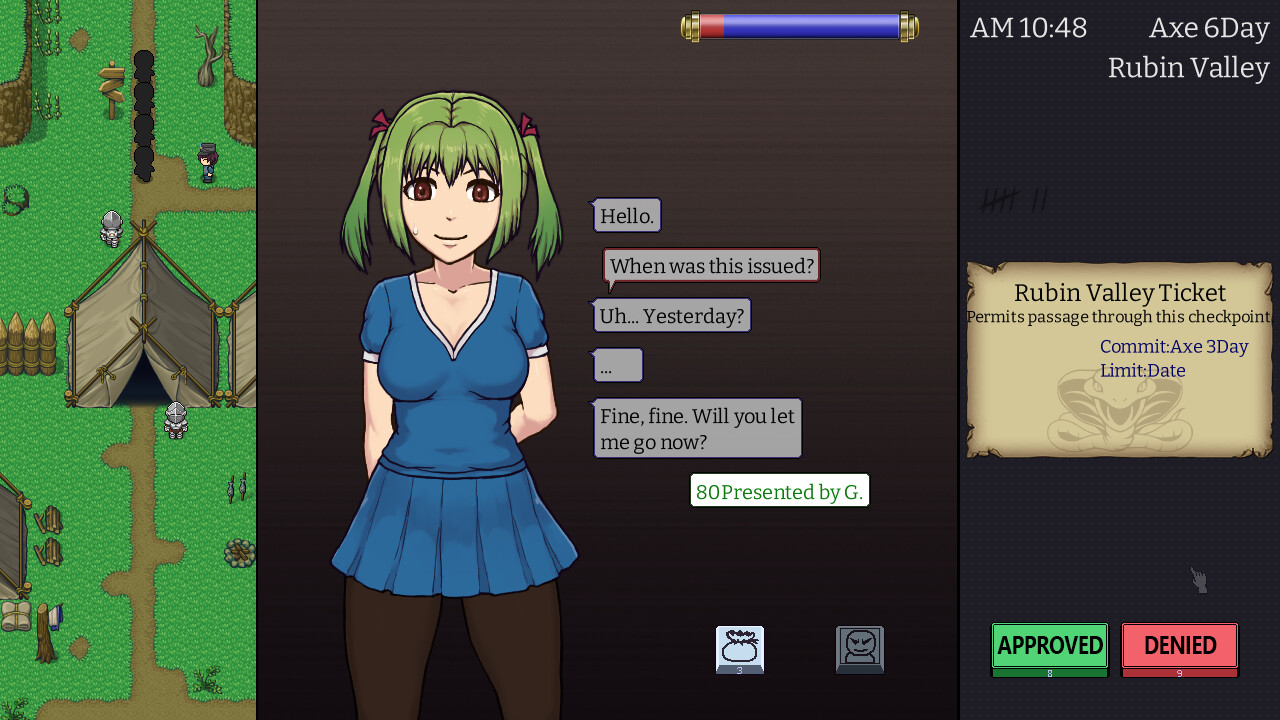Approve the traveler with the APPROVED button
The width and height of the screenshot is (1280, 720).
click(x=1049, y=646)
